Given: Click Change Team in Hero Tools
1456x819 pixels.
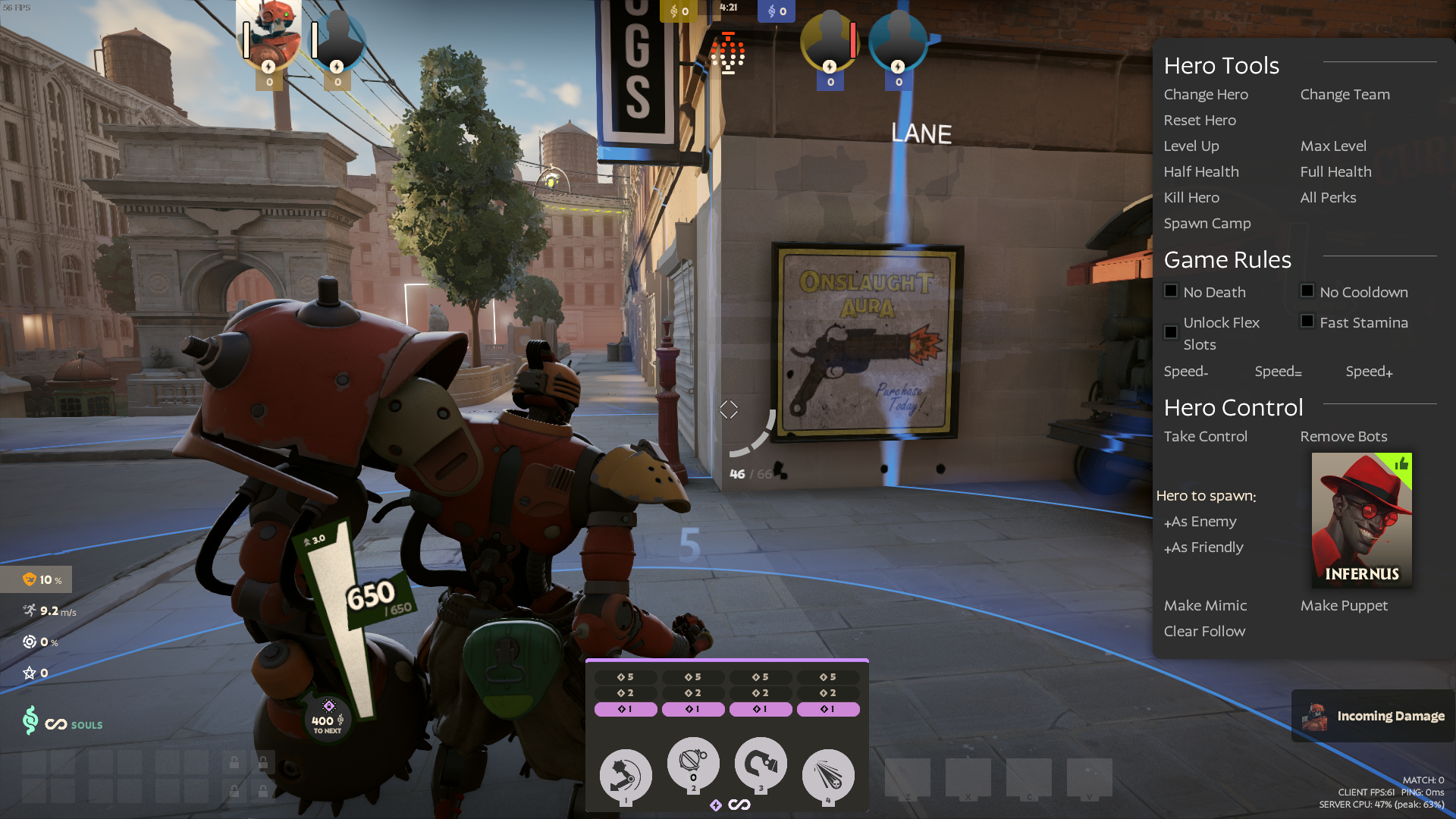Looking at the screenshot, I should [x=1345, y=95].
